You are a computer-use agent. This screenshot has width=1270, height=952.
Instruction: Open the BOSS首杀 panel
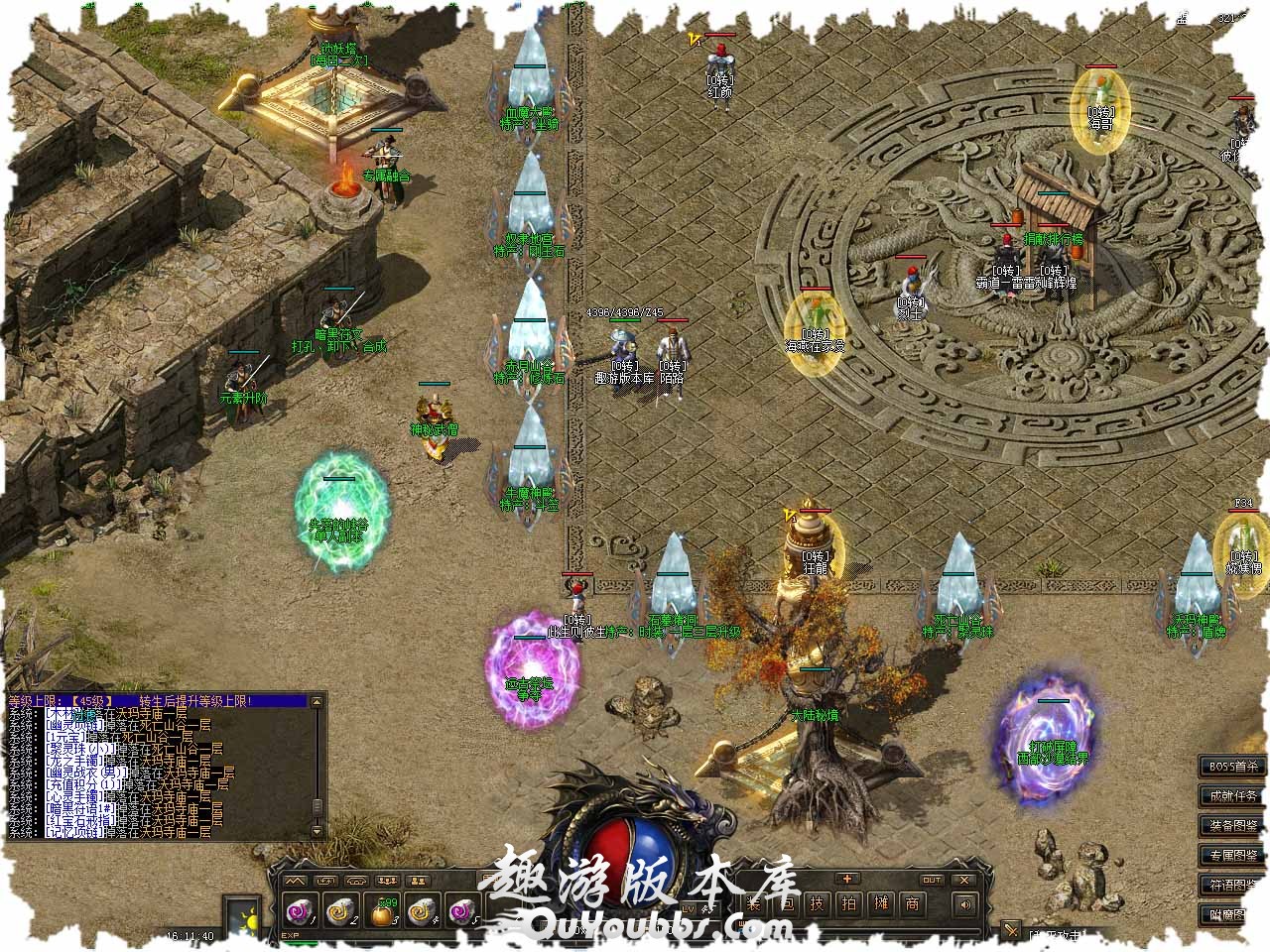(x=1232, y=766)
